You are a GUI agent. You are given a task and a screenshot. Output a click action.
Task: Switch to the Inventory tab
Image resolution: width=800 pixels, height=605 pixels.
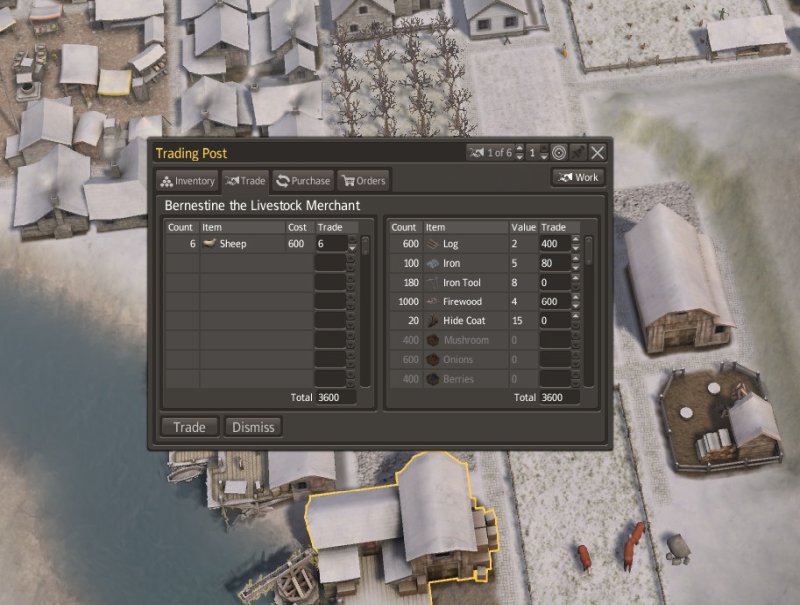(x=188, y=181)
